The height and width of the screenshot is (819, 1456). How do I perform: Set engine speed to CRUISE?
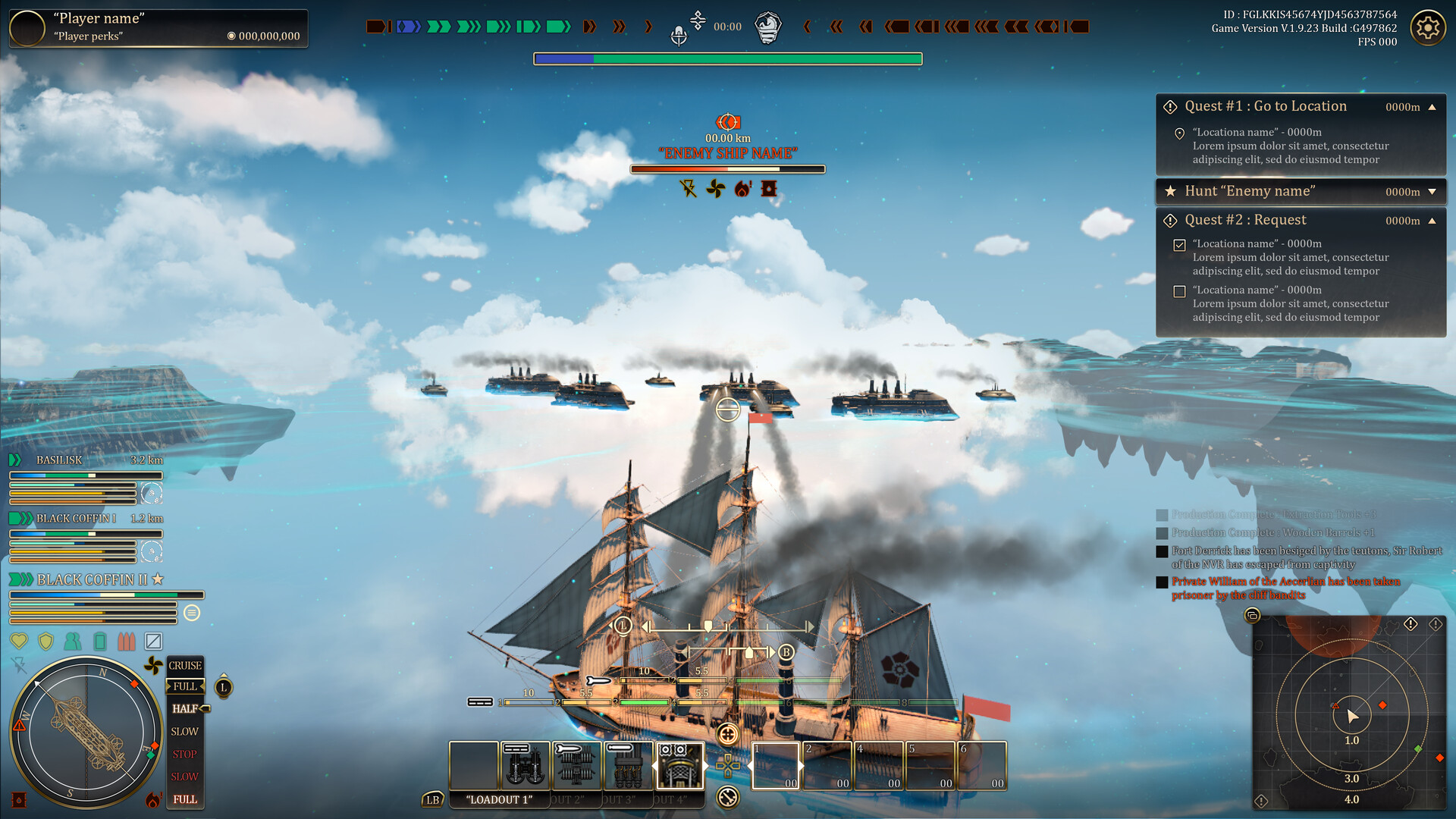pos(184,666)
